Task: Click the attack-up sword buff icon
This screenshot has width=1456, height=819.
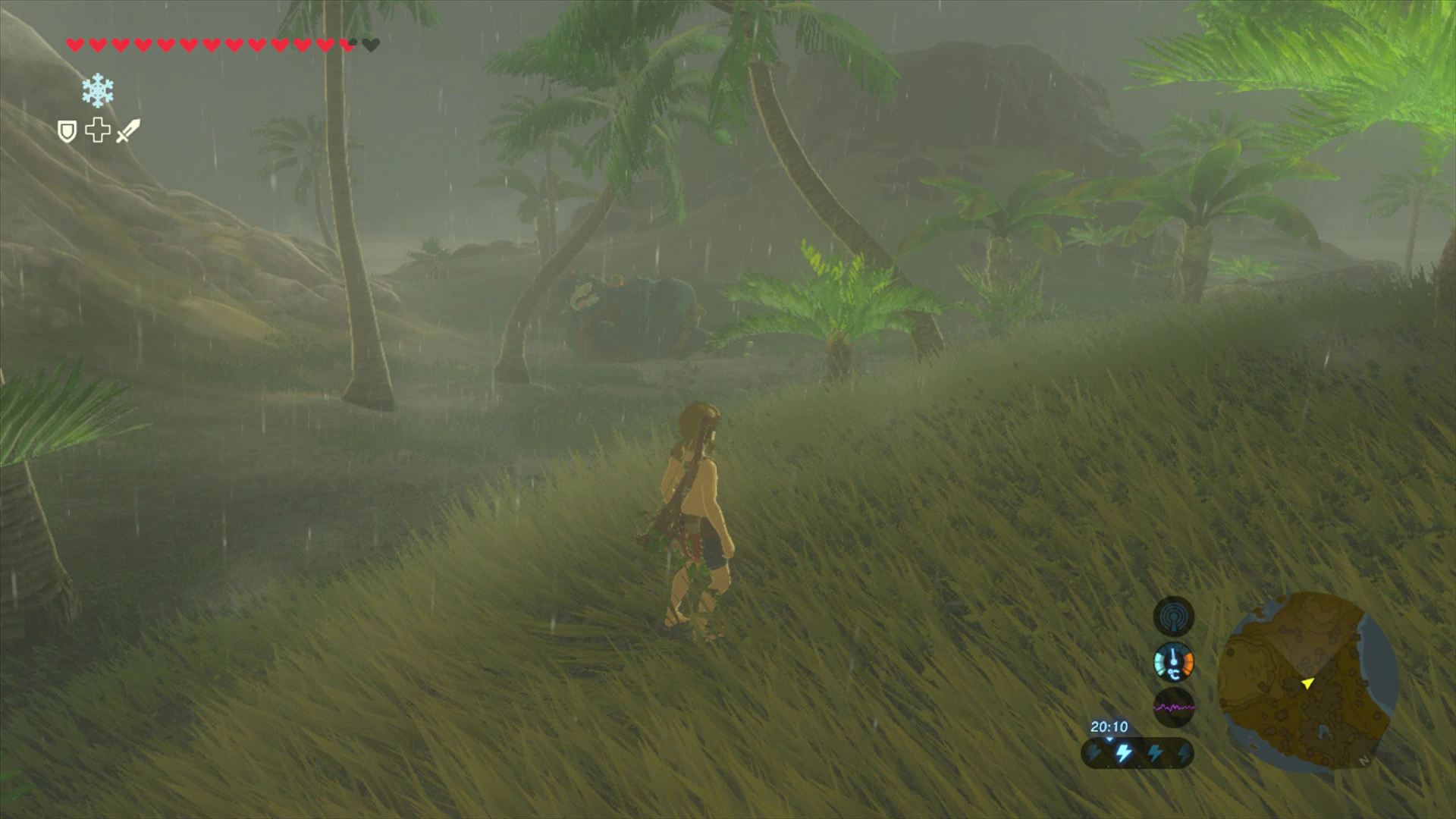Action: pyautogui.click(x=129, y=129)
